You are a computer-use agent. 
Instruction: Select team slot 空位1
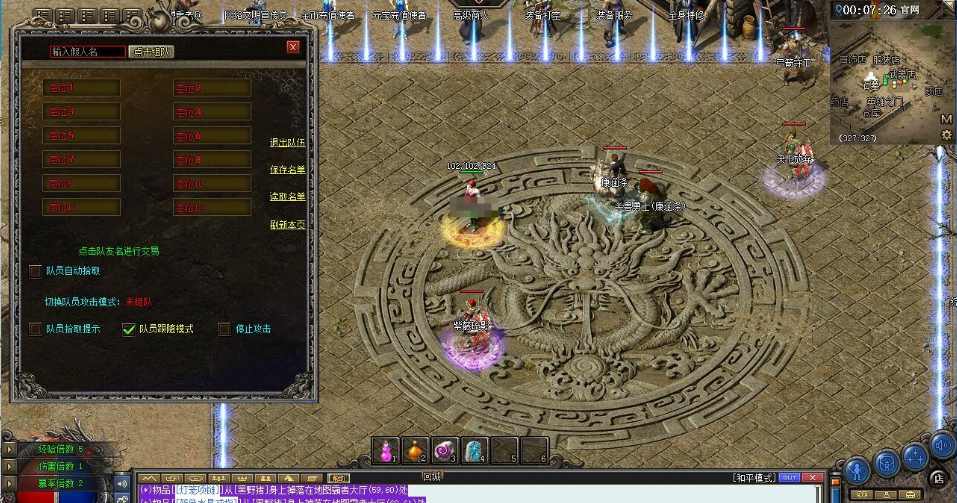click(81, 88)
